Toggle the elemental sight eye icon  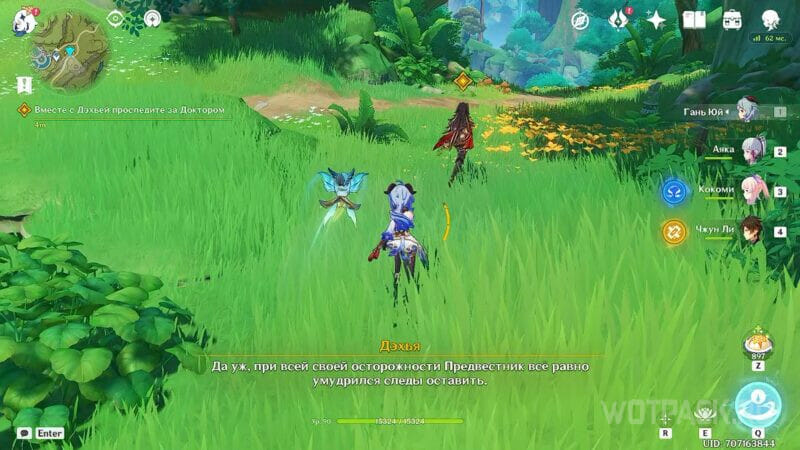pos(115,18)
